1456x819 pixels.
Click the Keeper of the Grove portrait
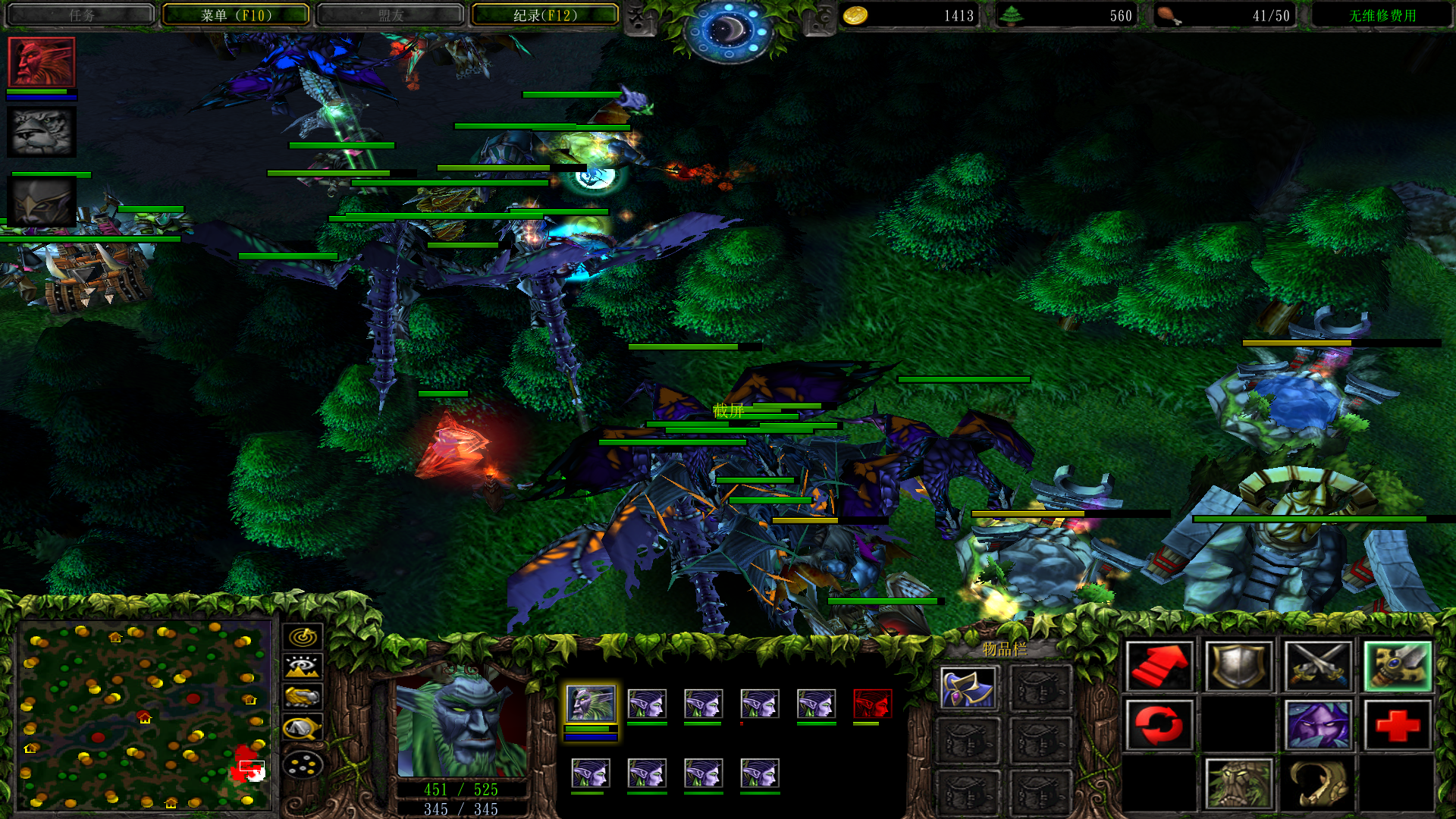461,726
